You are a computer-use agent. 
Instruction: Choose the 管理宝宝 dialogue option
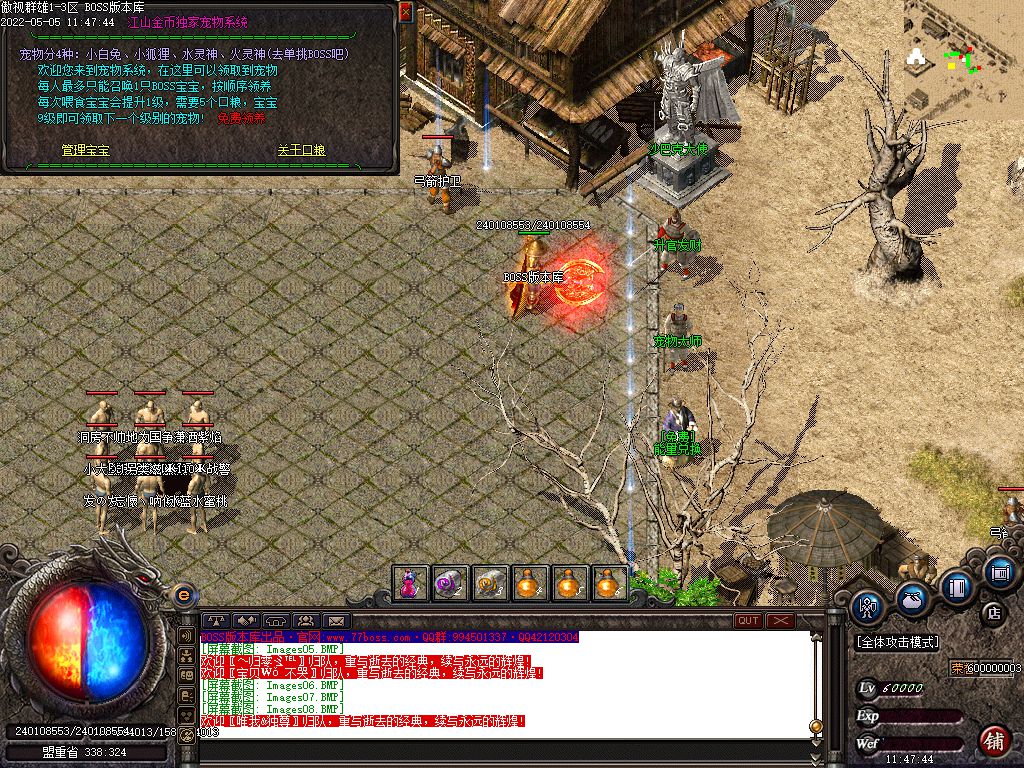click(85, 150)
